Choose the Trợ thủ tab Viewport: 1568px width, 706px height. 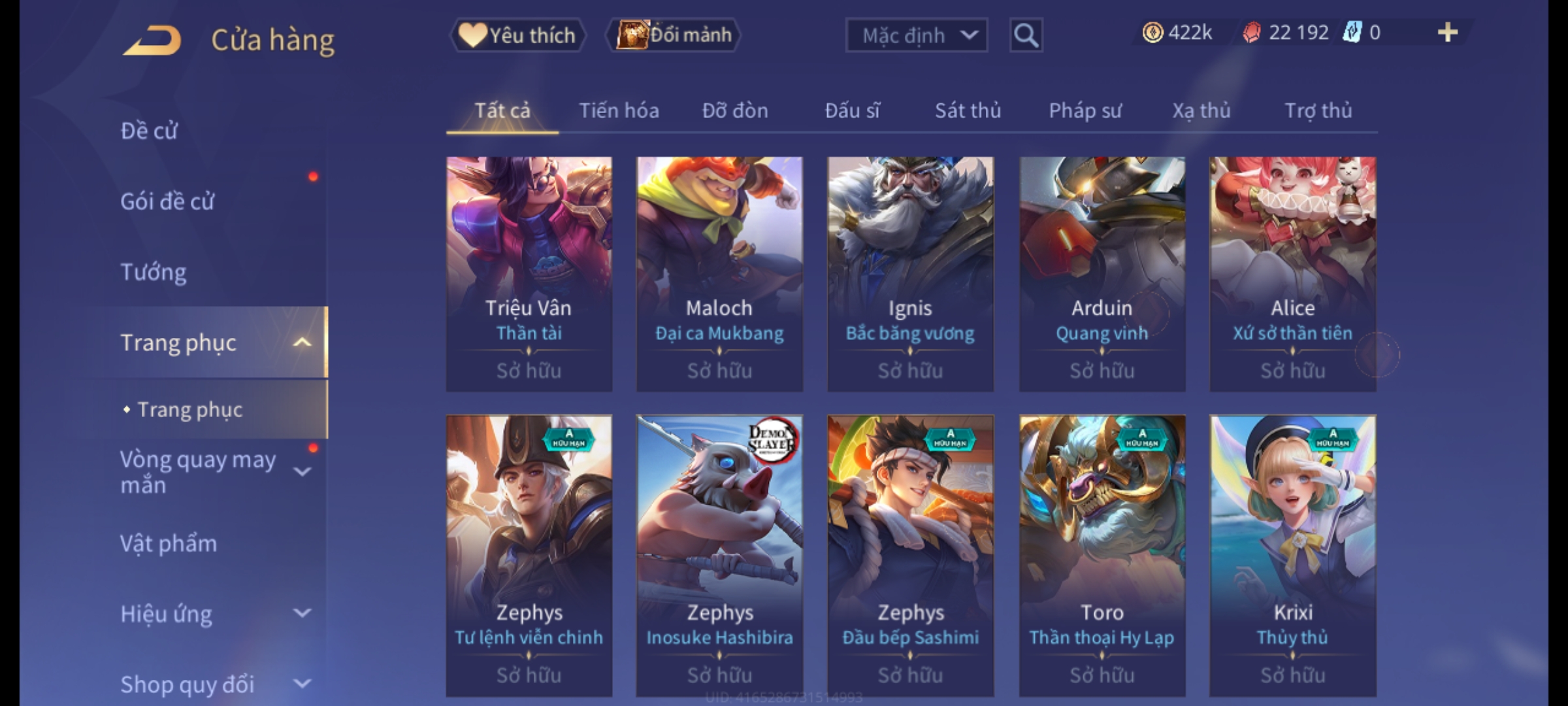pyautogui.click(x=1318, y=110)
